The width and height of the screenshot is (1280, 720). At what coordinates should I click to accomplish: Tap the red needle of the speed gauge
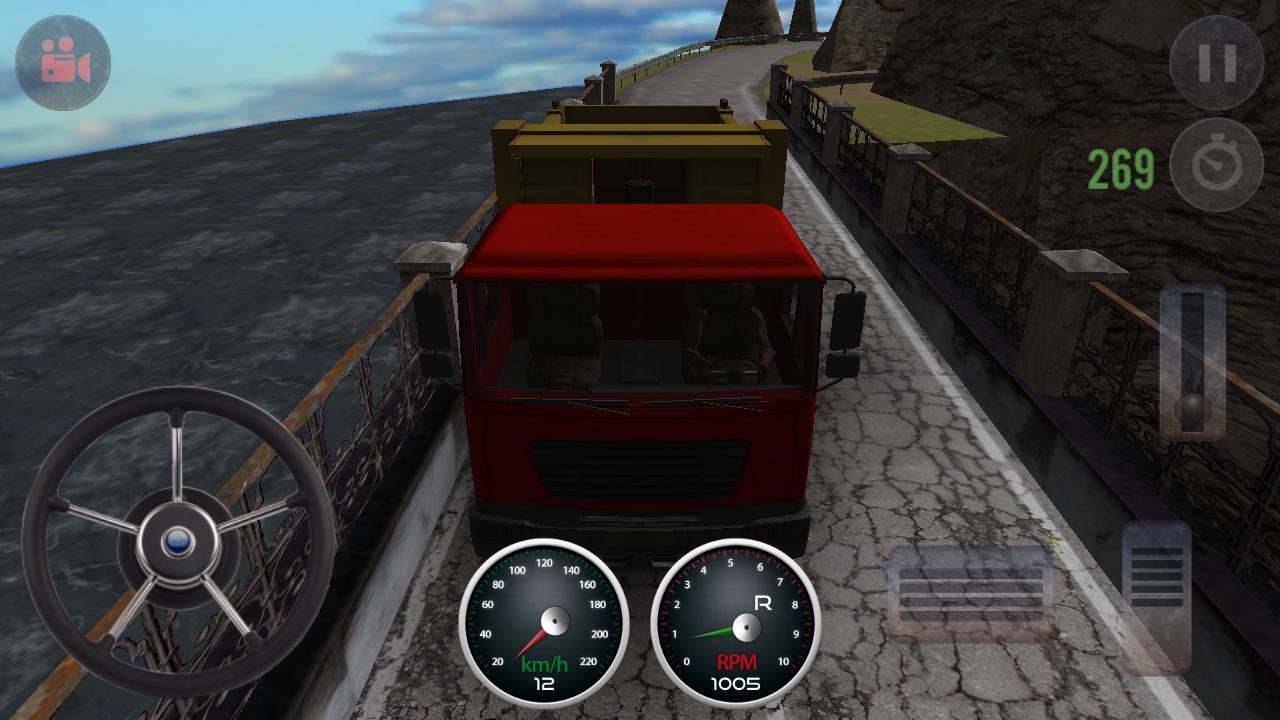click(x=532, y=644)
